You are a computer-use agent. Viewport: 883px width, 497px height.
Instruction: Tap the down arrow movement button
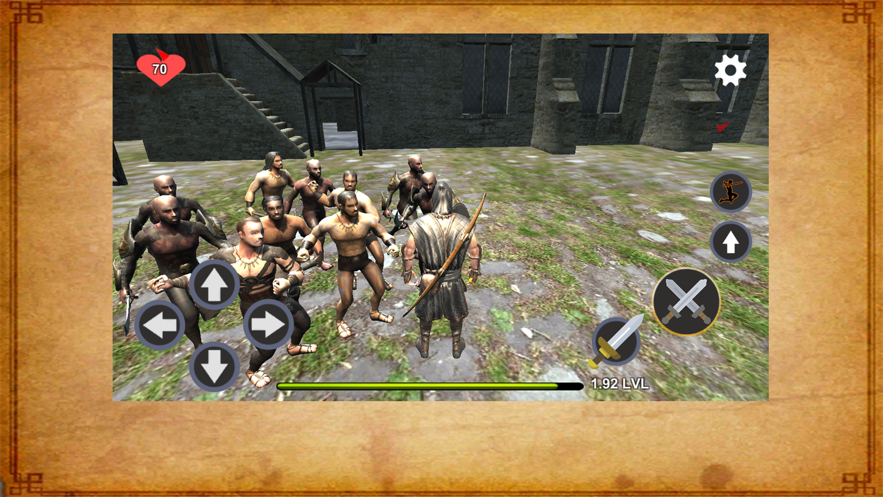[214, 366]
